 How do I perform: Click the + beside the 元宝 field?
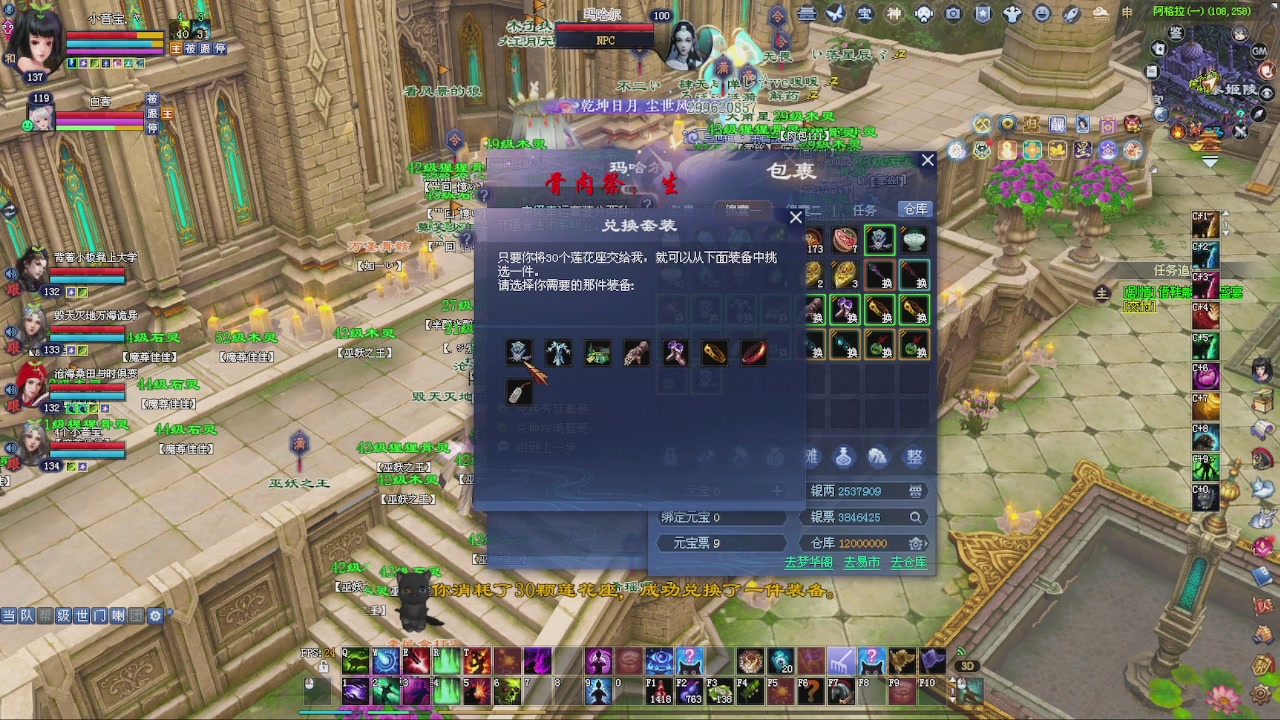(778, 491)
